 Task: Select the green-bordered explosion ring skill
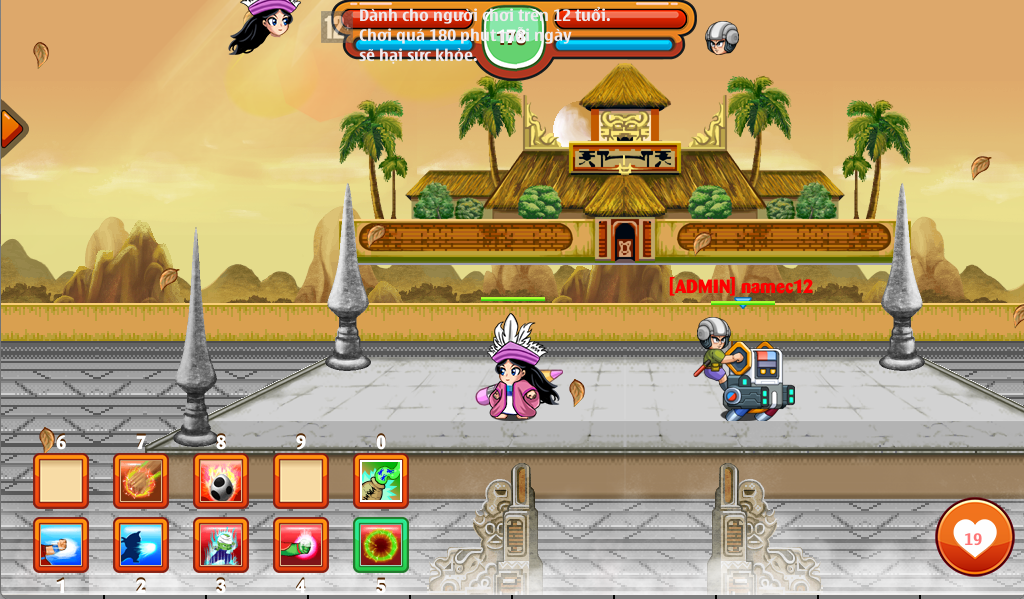coord(381,545)
